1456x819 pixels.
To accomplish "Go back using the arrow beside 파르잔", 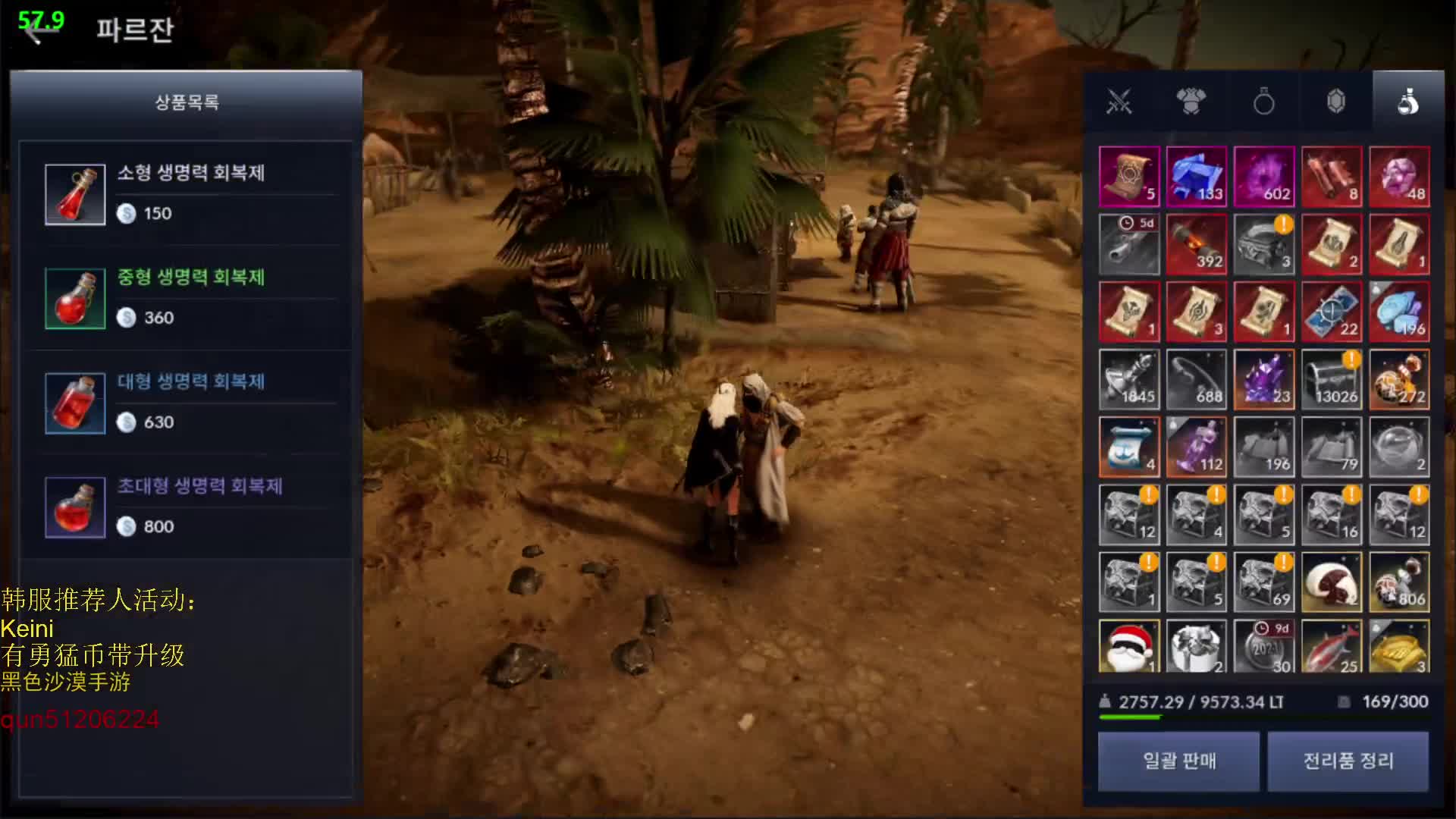I will pyautogui.click(x=35, y=30).
